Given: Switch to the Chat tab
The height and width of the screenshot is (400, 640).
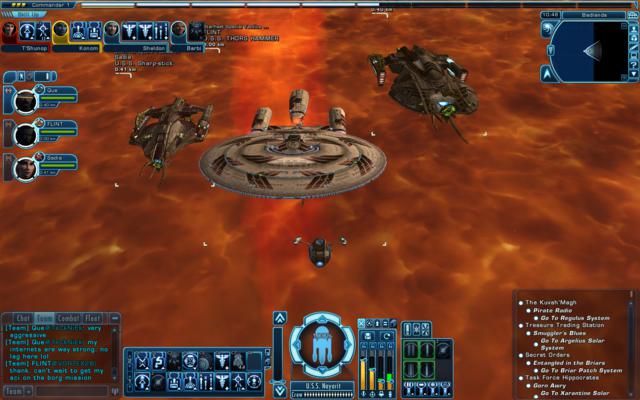Looking at the screenshot, I should point(24,318).
